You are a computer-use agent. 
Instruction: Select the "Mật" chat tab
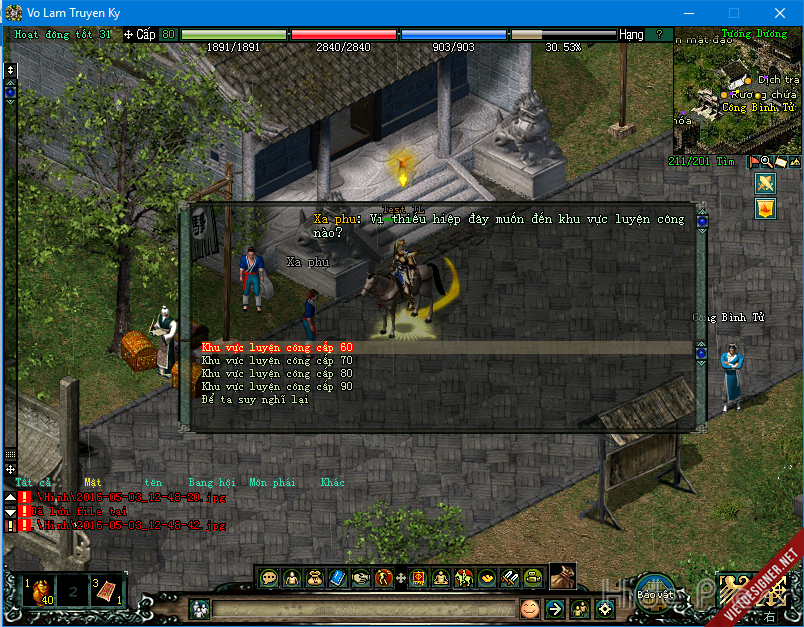(92, 482)
